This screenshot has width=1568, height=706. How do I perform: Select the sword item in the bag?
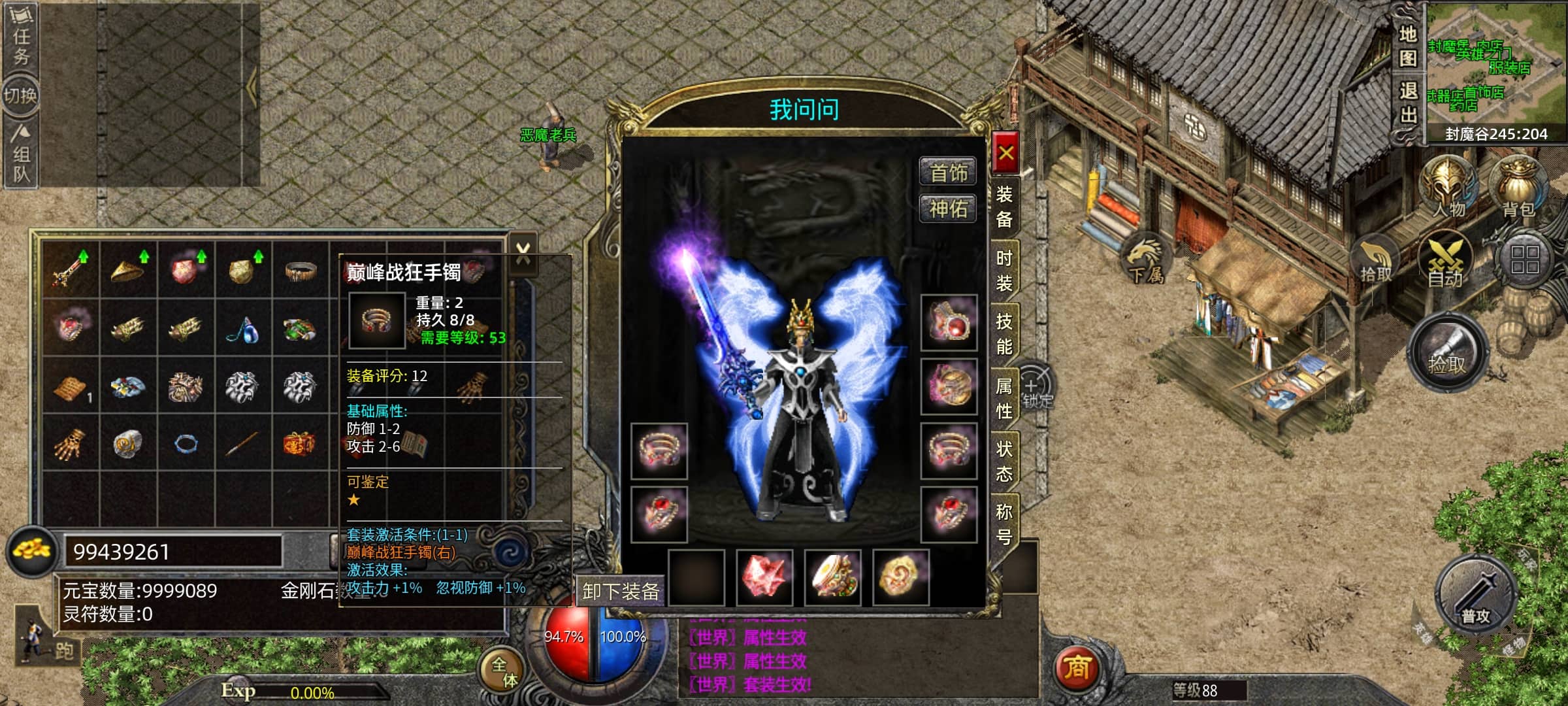(71, 271)
